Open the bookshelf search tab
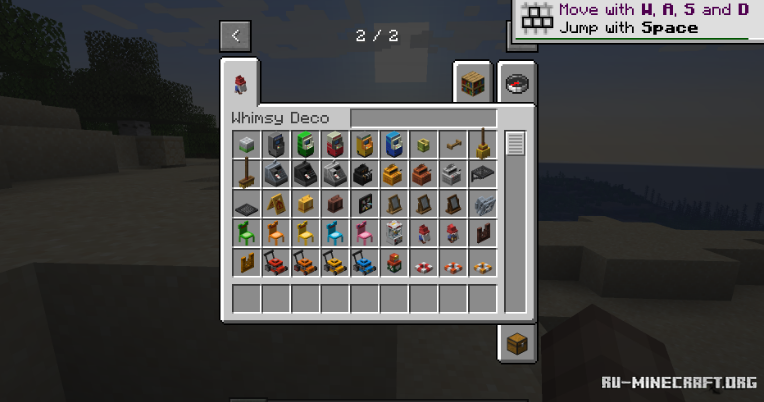Image resolution: width=764 pixels, height=402 pixels. click(474, 84)
